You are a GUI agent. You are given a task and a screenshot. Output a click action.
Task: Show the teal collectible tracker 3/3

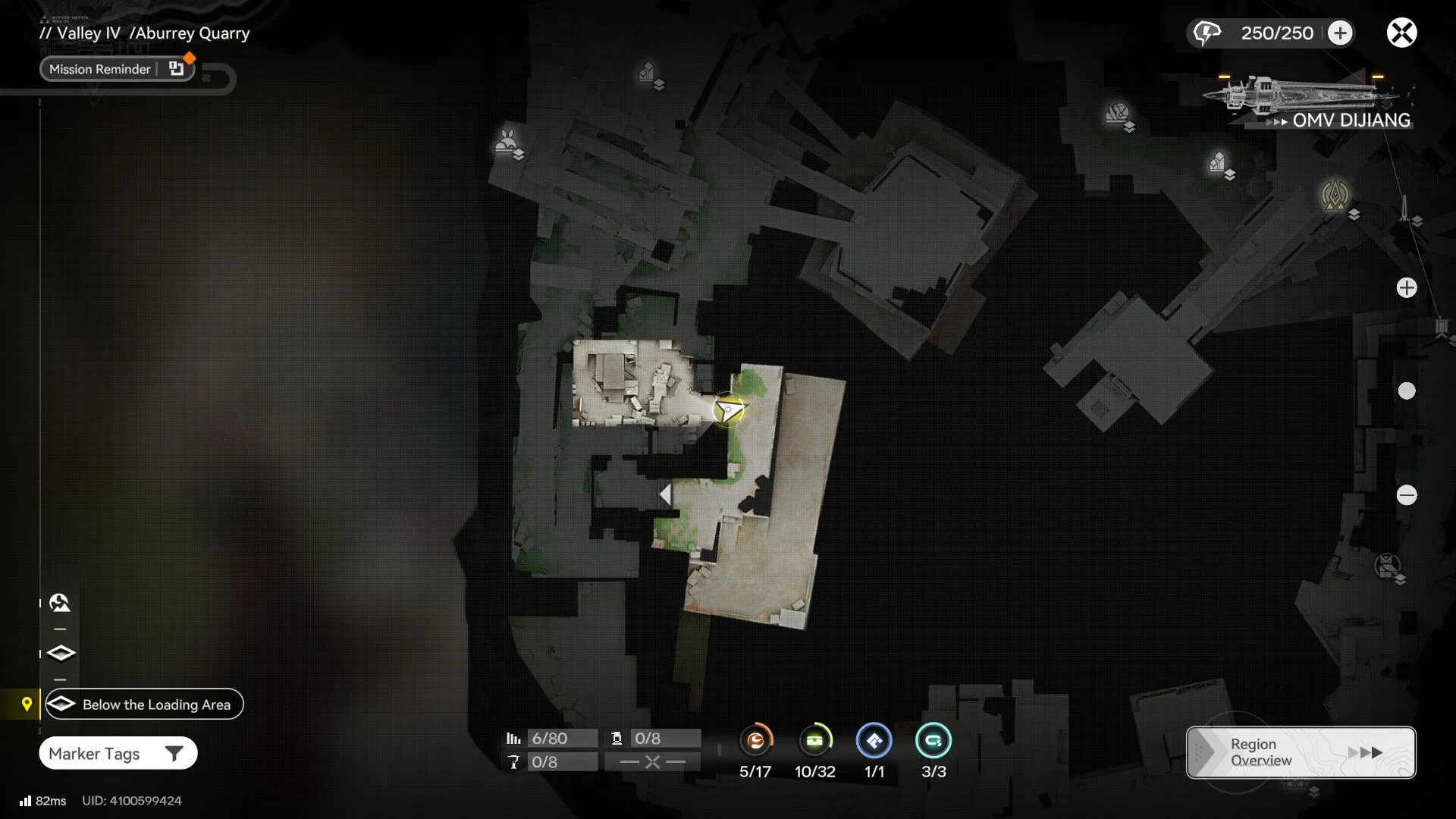(x=934, y=741)
